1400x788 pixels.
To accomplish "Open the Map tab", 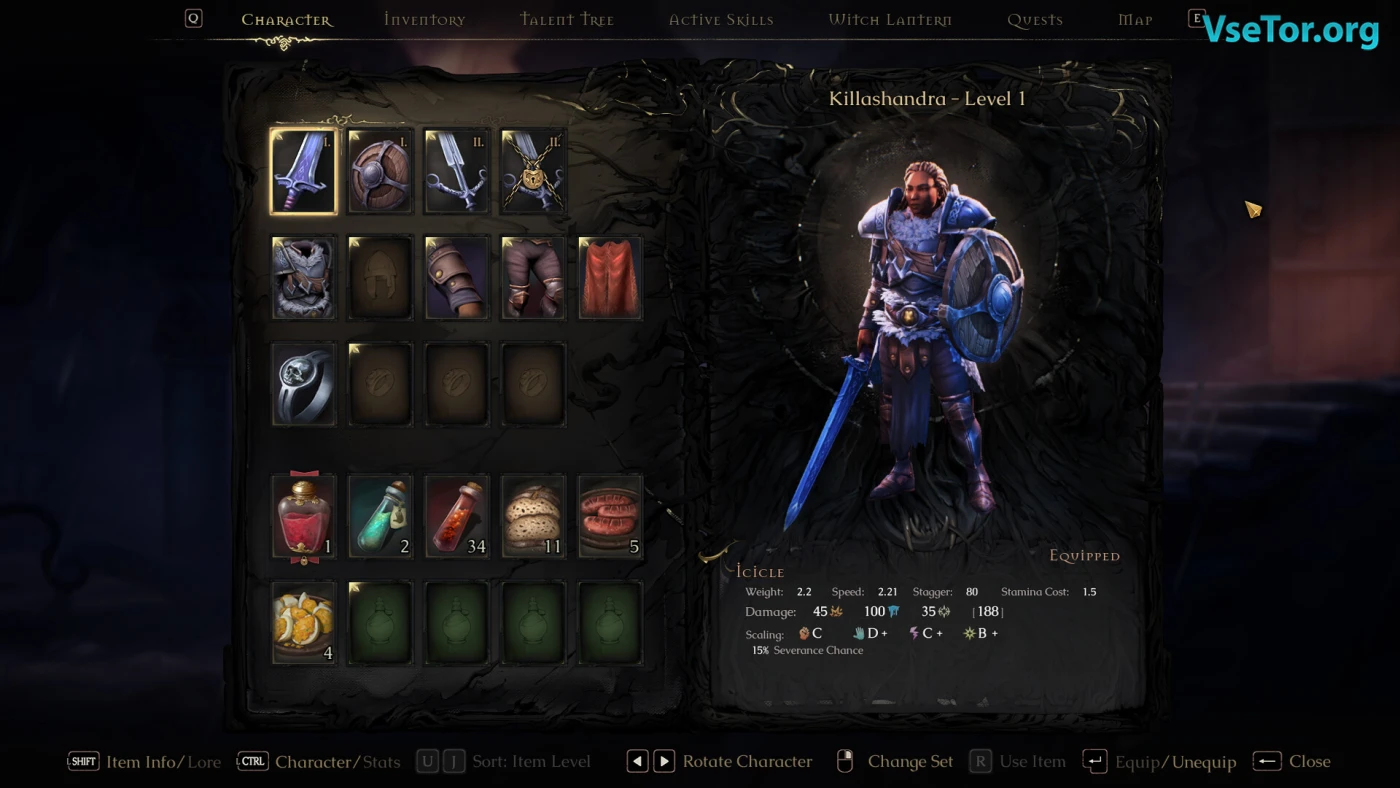I will pyautogui.click(x=1135, y=20).
